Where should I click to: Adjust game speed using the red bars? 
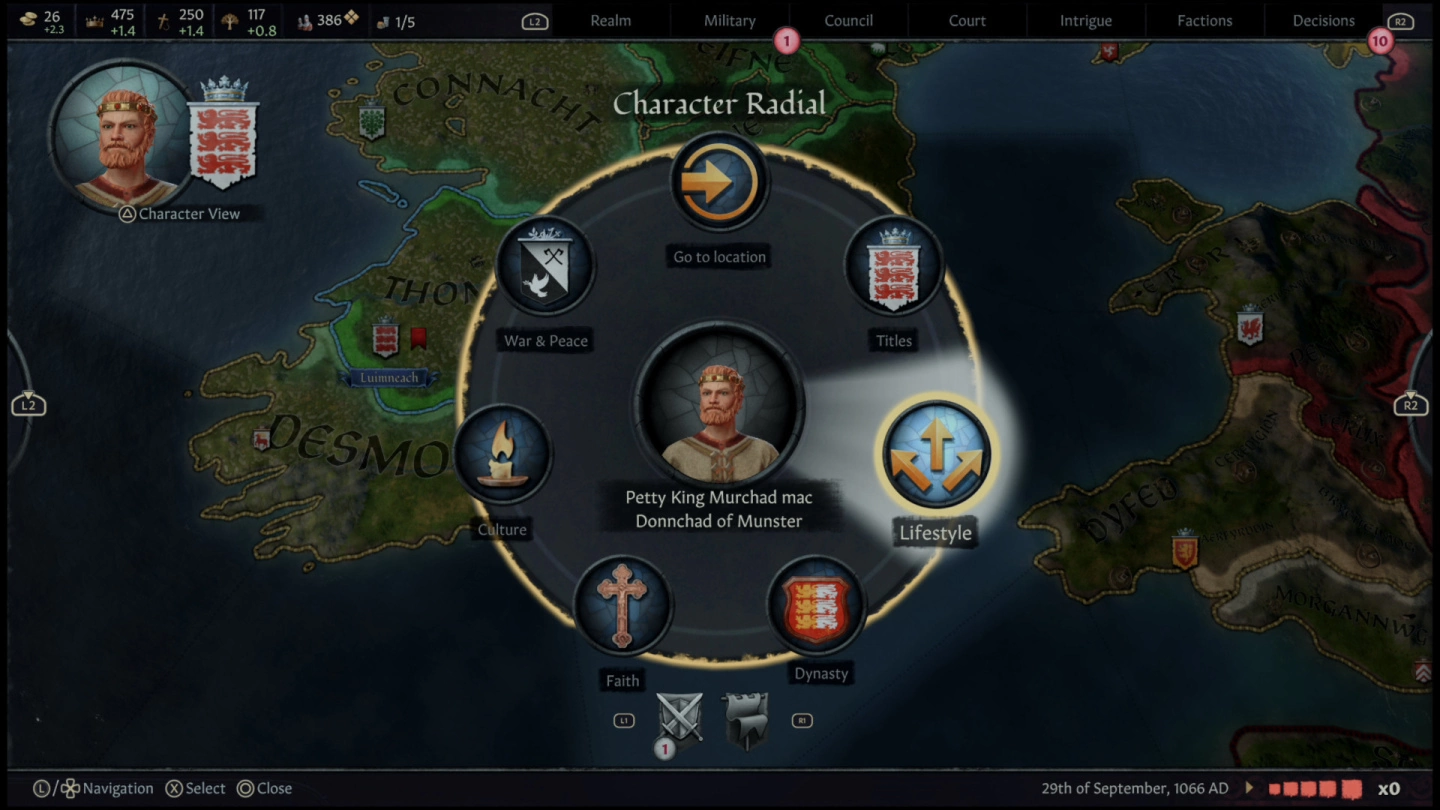(x=1315, y=788)
